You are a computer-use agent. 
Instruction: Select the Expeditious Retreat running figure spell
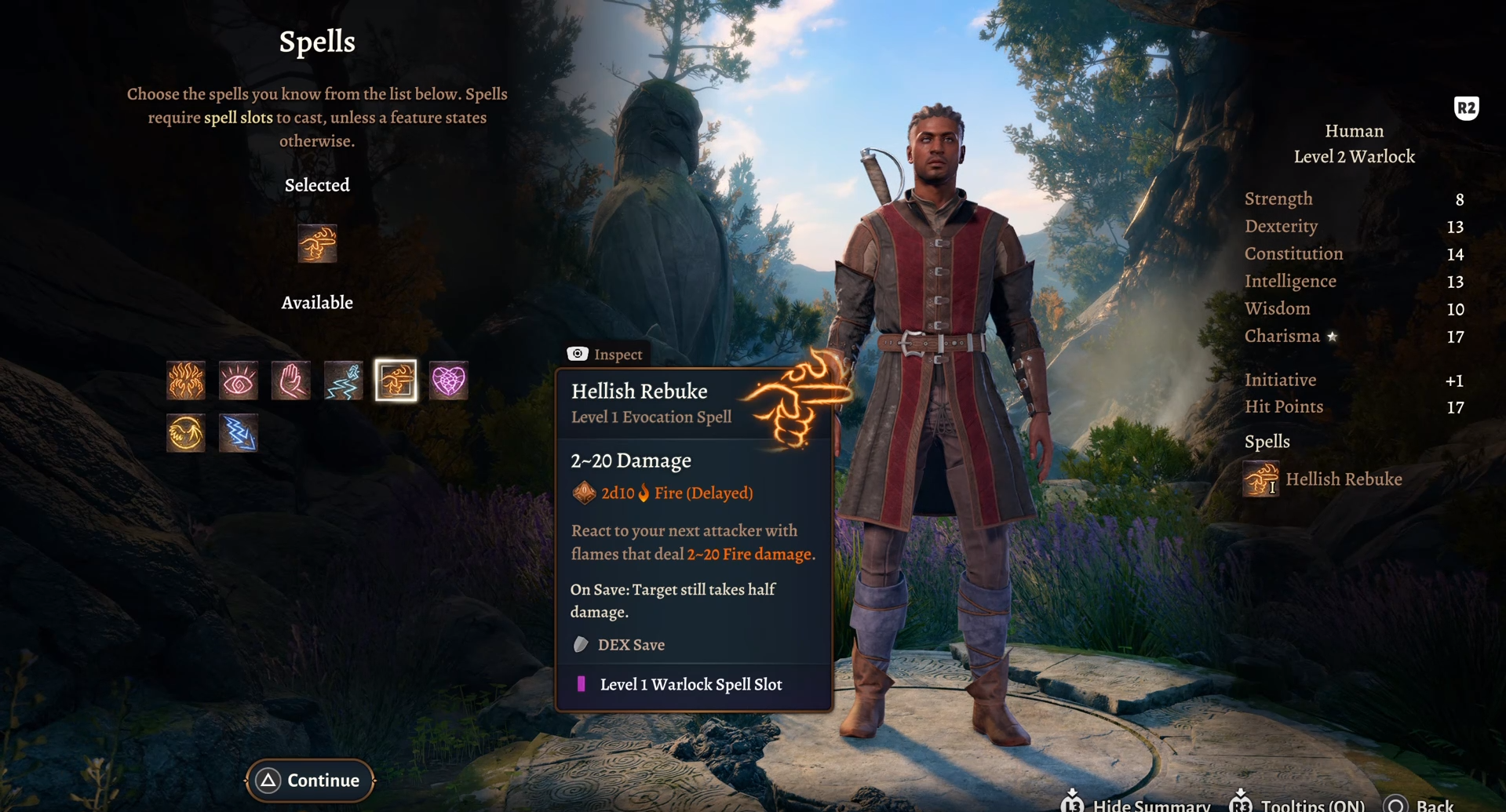(344, 381)
